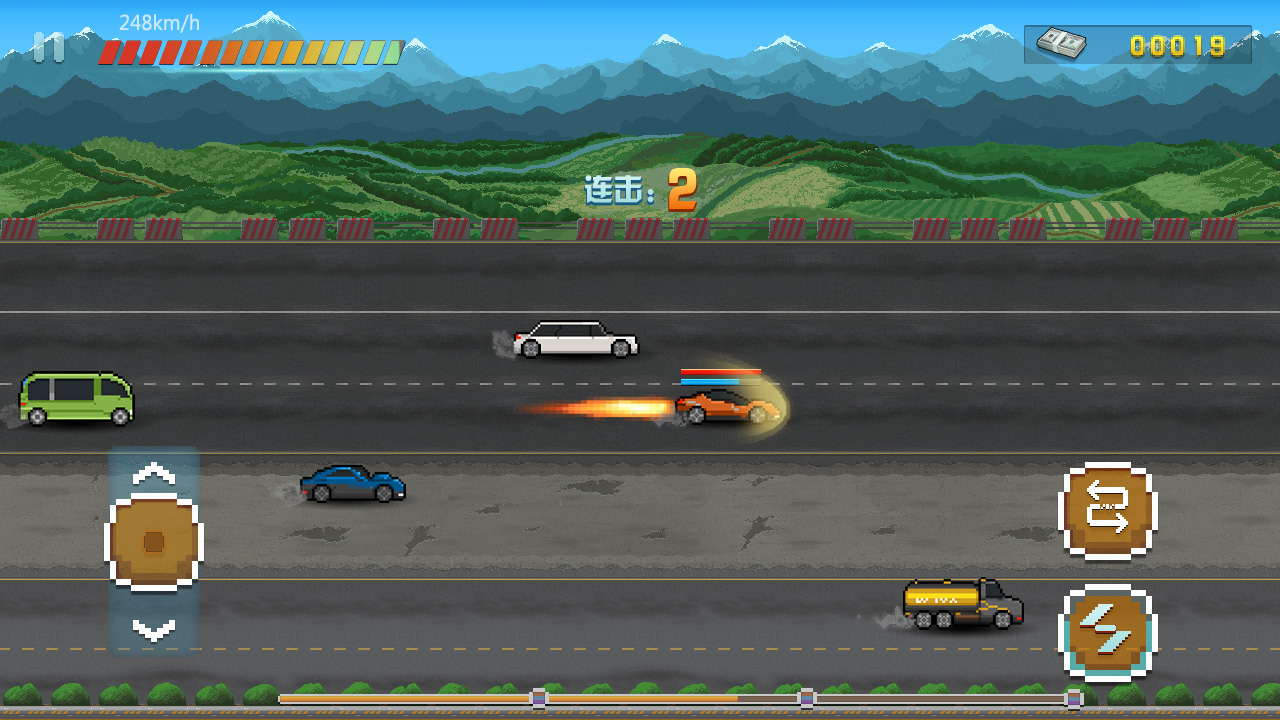This screenshot has height=720, width=1280.
Task: Tap the swap arrows button
Action: [x=1107, y=509]
